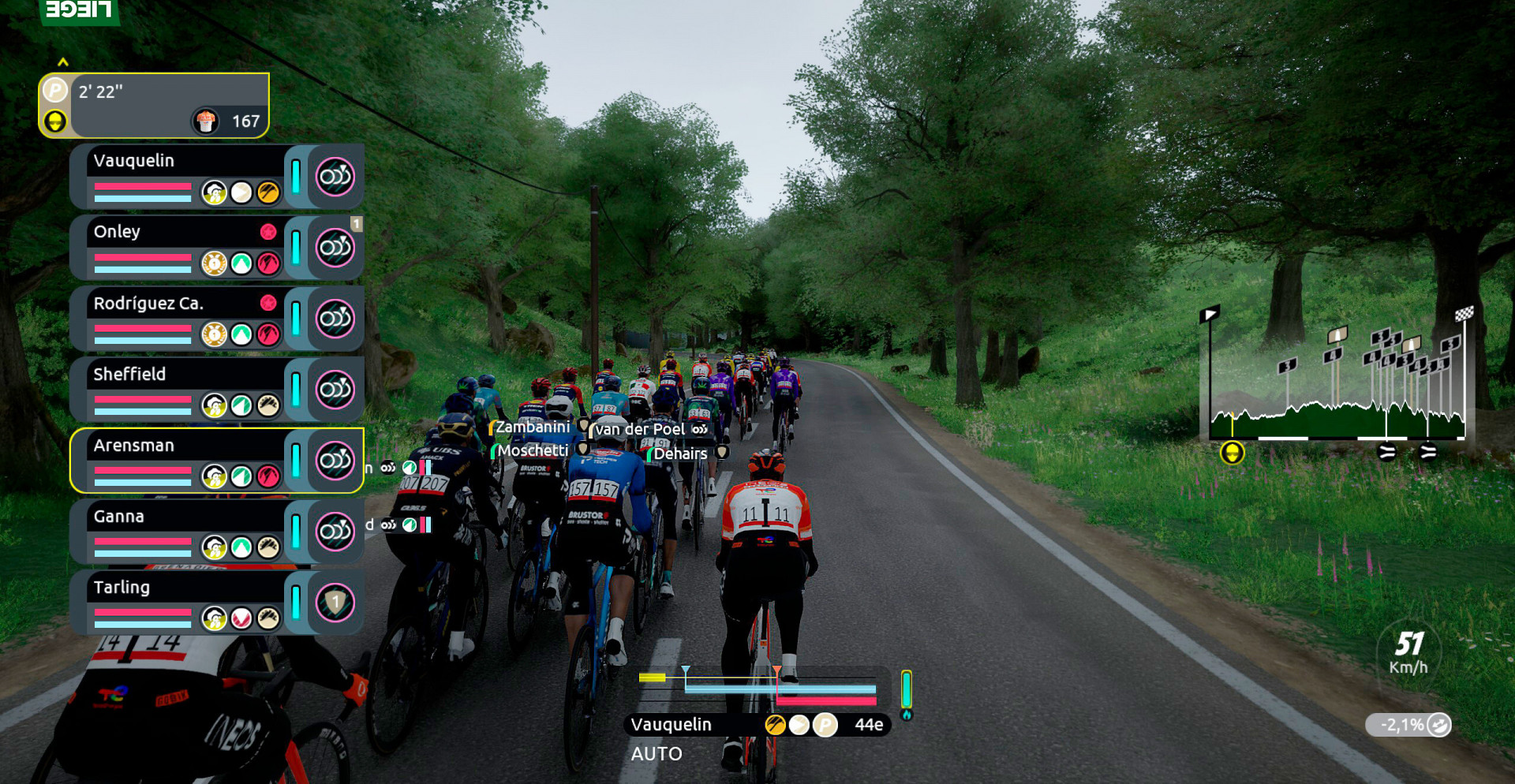Click the -2,1% gradient indicator

click(1408, 725)
